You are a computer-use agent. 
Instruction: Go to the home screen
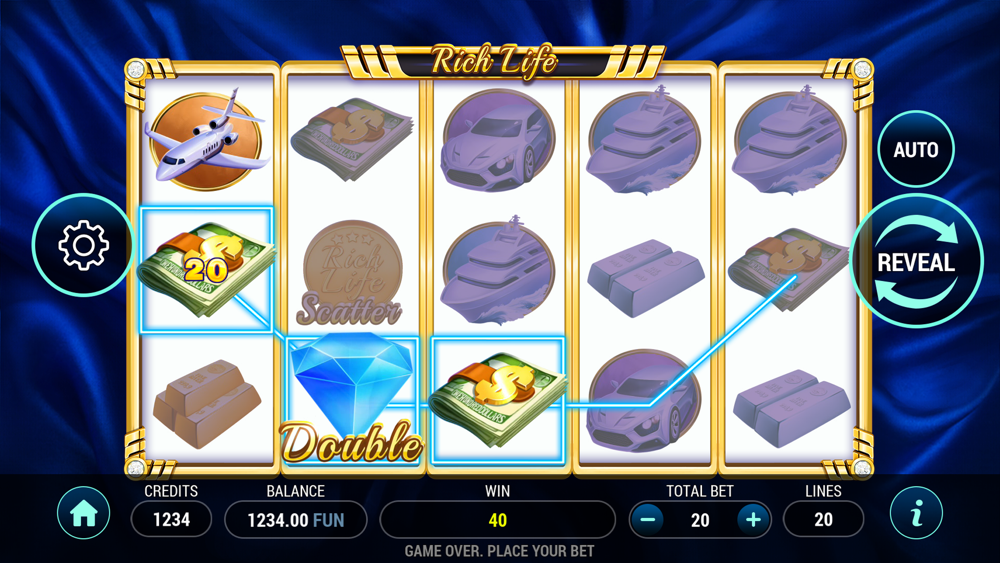tap(84, 515)
